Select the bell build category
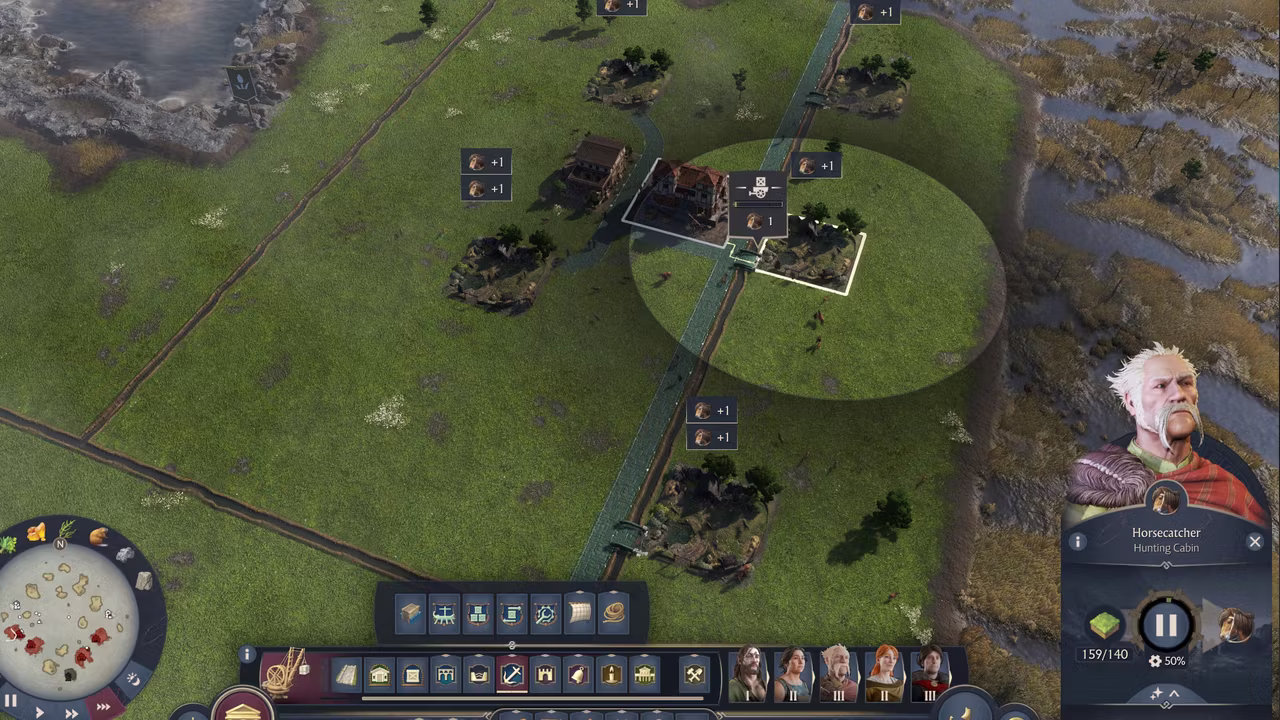This screenshot has height=720, width=1280. (578, 675)
